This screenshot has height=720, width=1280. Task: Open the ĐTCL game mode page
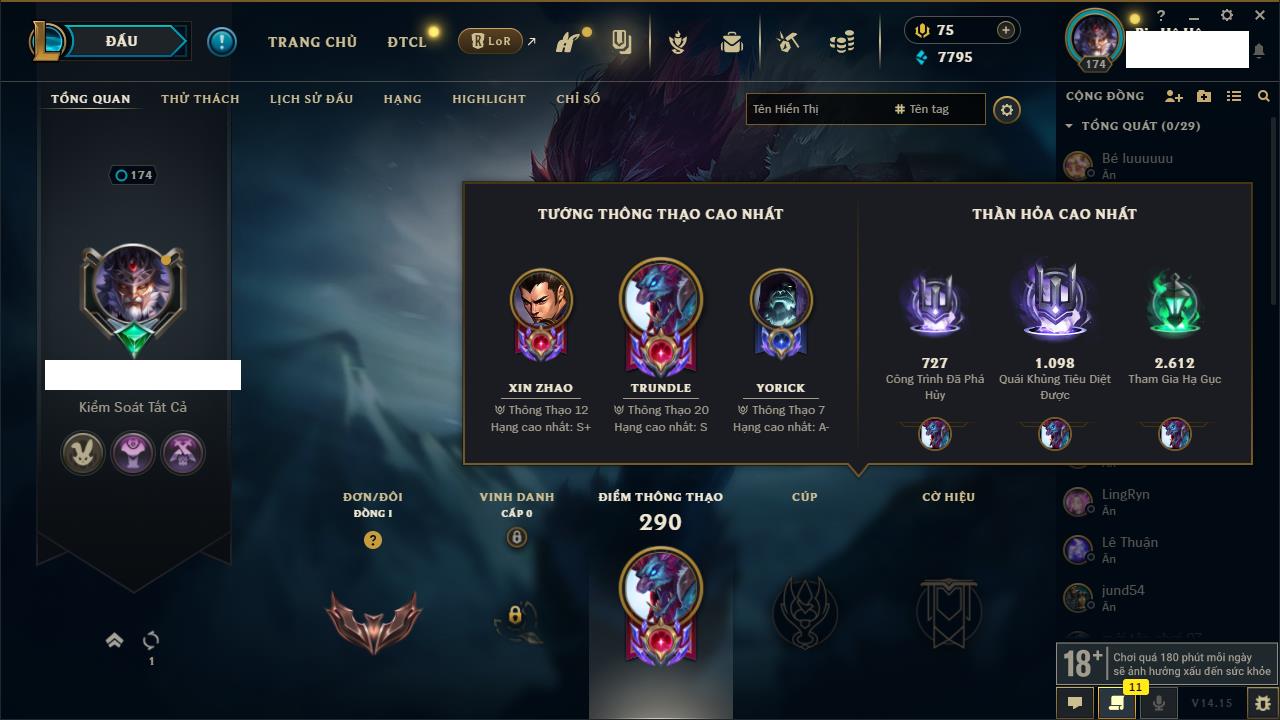(406, 42)
